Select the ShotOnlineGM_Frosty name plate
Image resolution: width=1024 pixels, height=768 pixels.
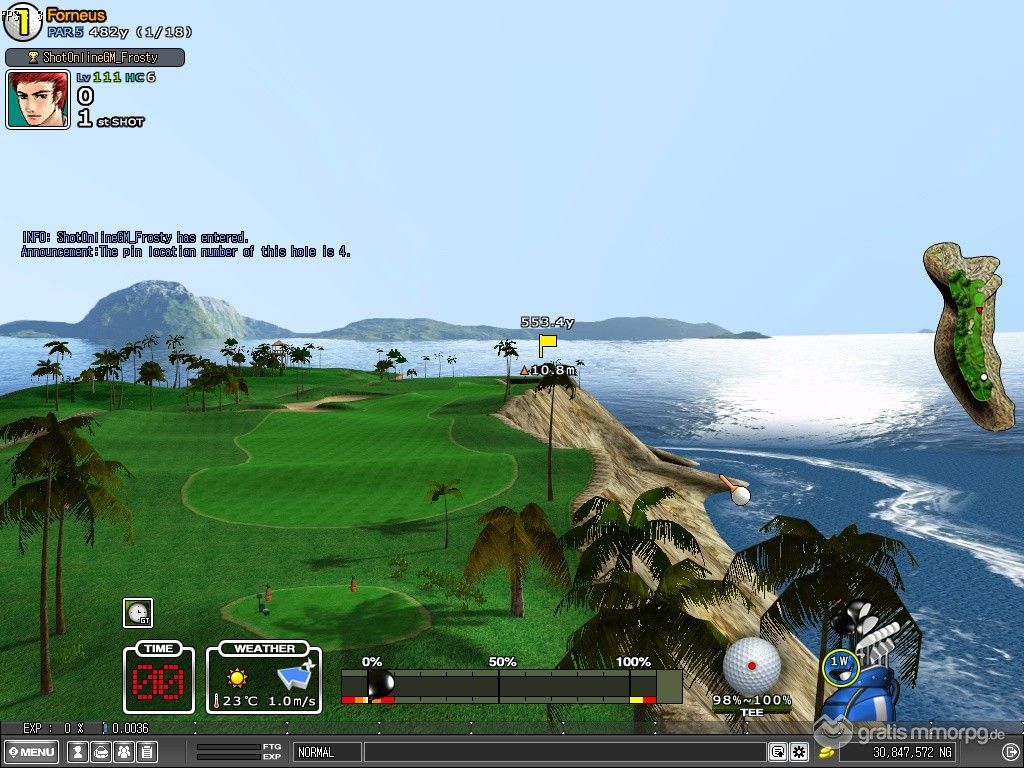(95, 58)
